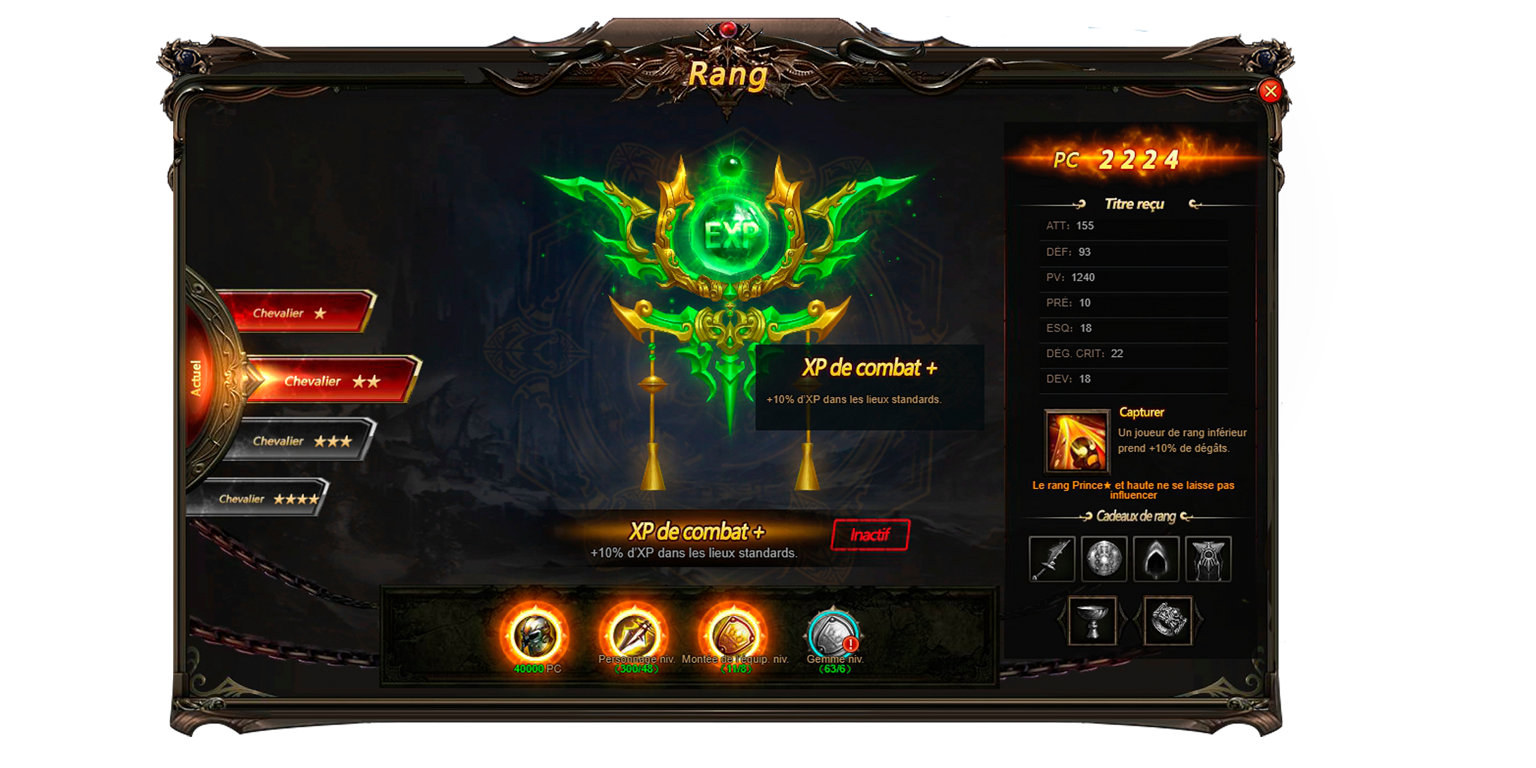Select the one-star Chevalier rank
This screenshot has width=1536, height=768.
[x=295, y=313]
